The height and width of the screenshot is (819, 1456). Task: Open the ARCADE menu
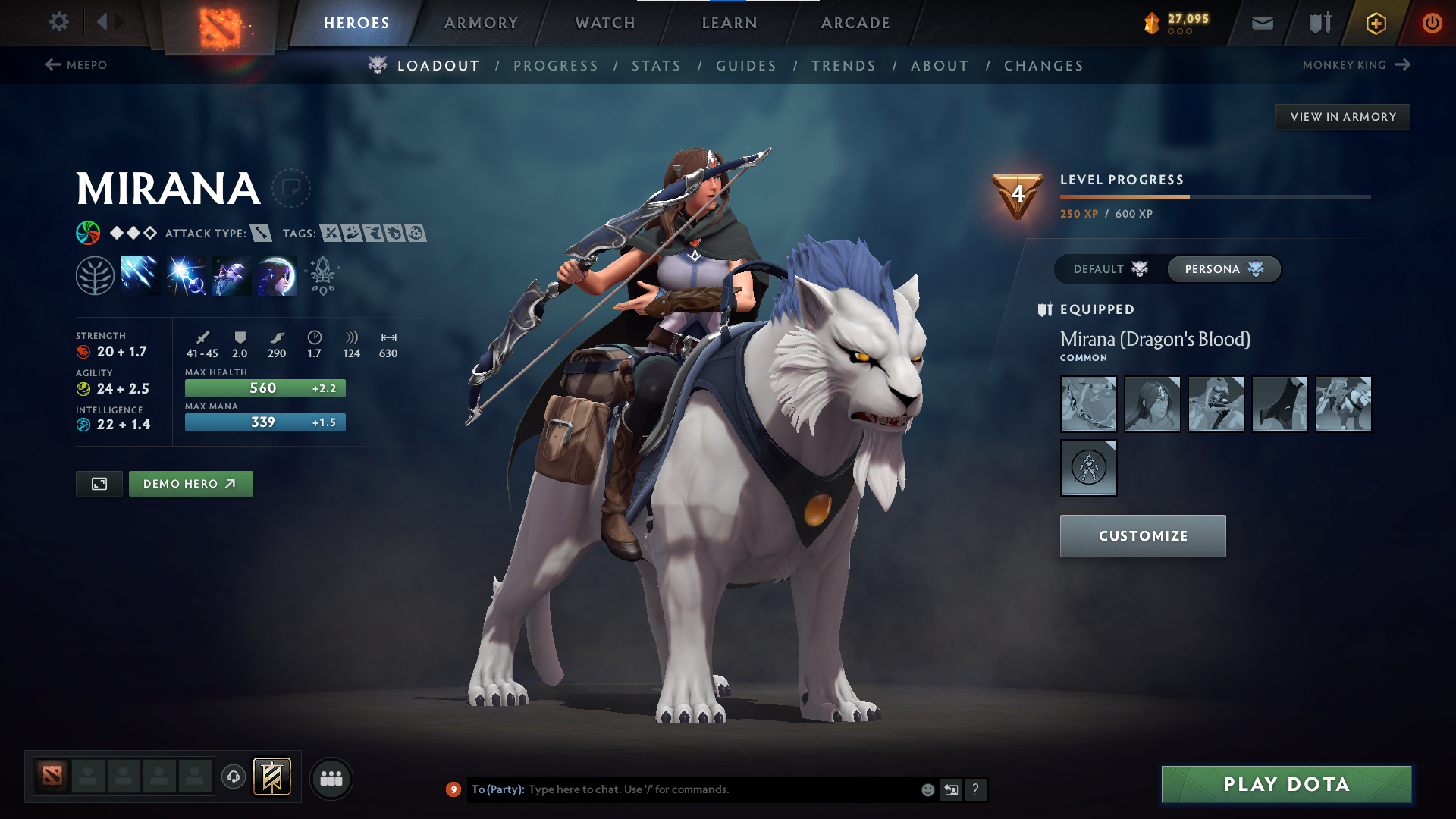855,23
